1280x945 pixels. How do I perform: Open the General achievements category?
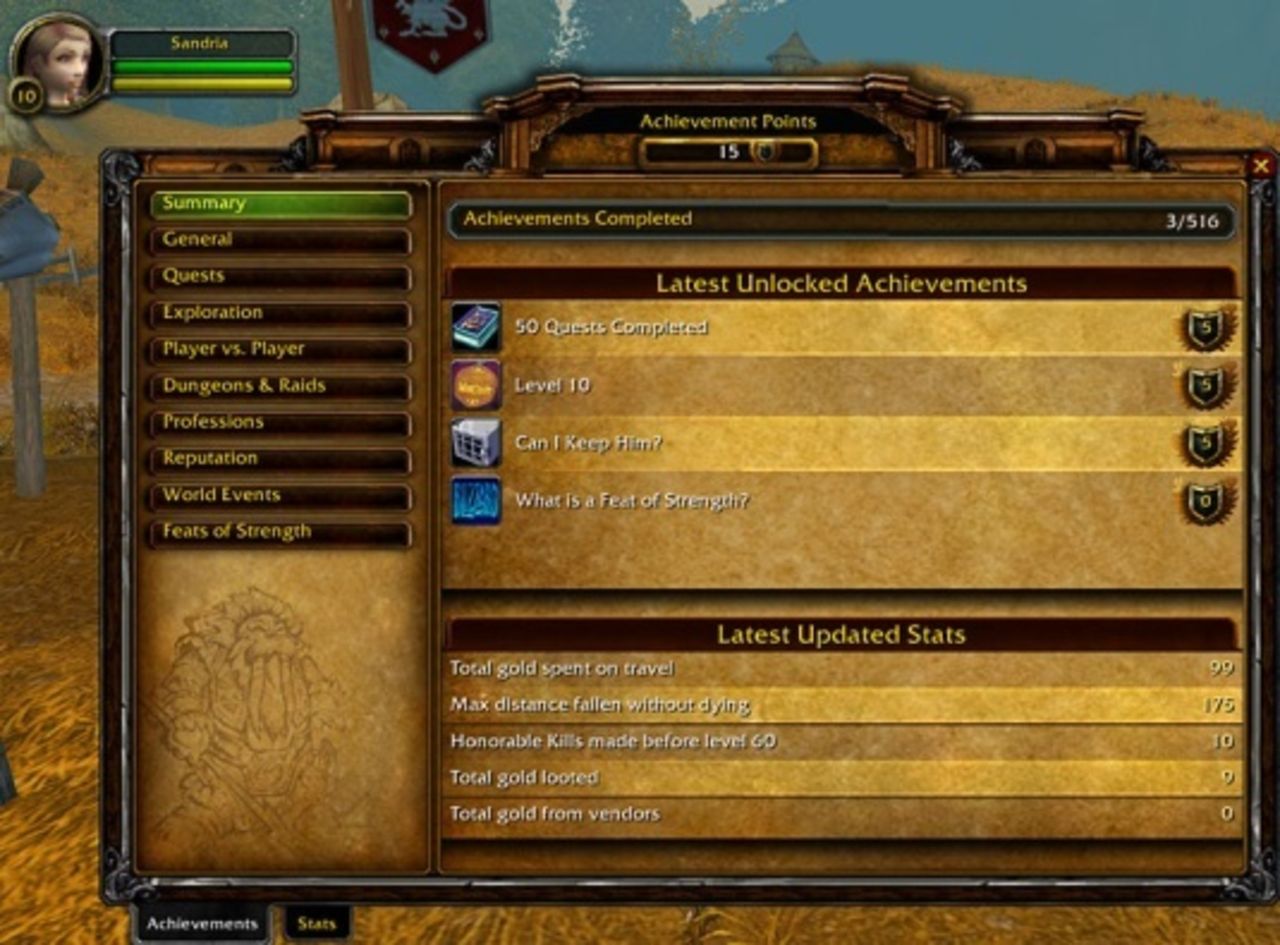280,240
